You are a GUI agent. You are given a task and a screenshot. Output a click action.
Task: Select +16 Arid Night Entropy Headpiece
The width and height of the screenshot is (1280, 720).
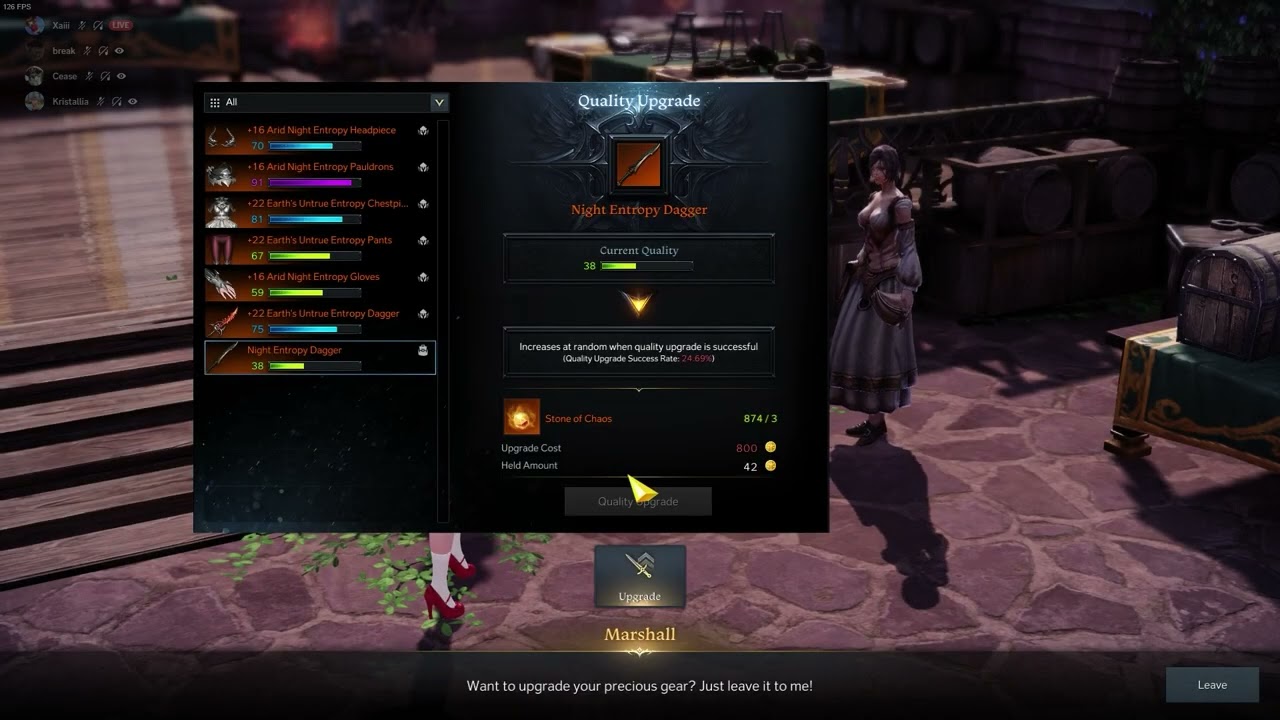(x=320, y=137)
